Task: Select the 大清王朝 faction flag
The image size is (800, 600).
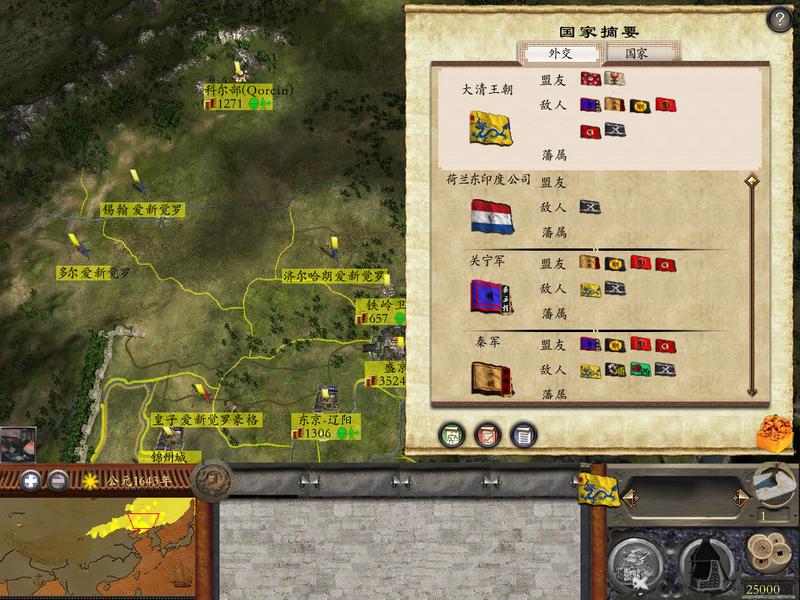Action: (490, 126)
